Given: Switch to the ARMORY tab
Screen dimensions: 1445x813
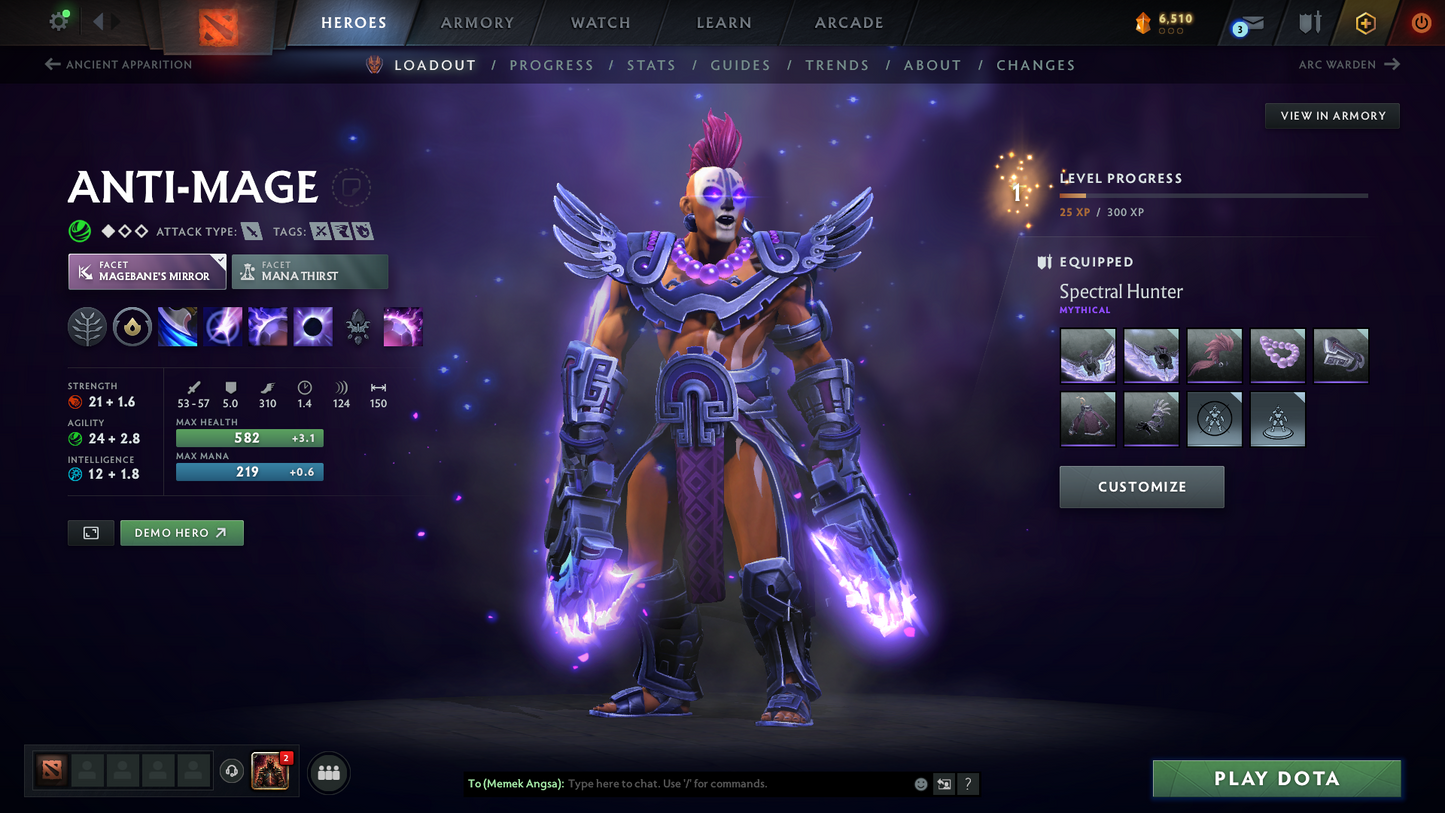Looking at the screenshot, I should pos(477,22).
